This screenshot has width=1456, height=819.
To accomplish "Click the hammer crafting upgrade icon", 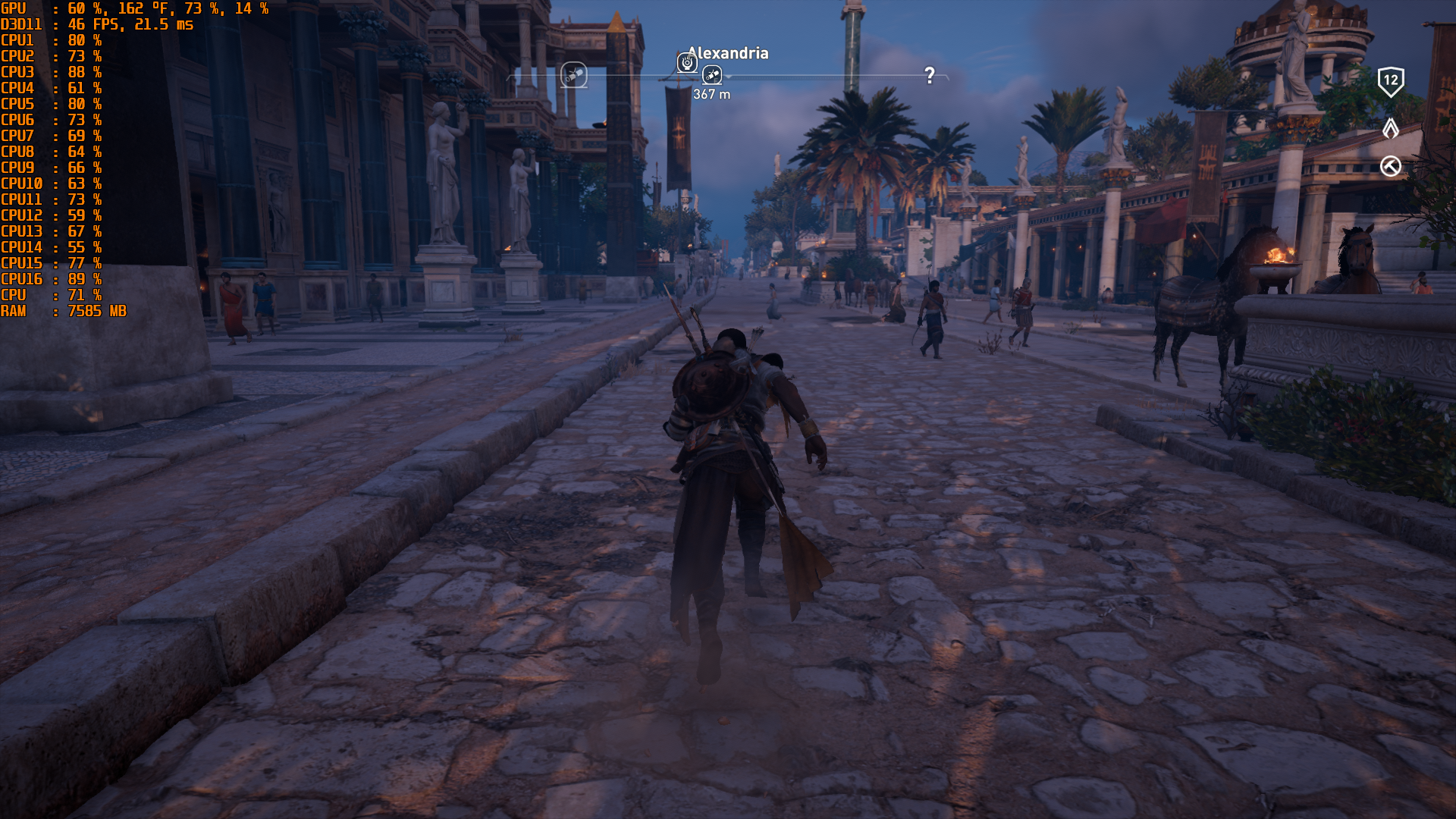I will tap(1390, 166).
